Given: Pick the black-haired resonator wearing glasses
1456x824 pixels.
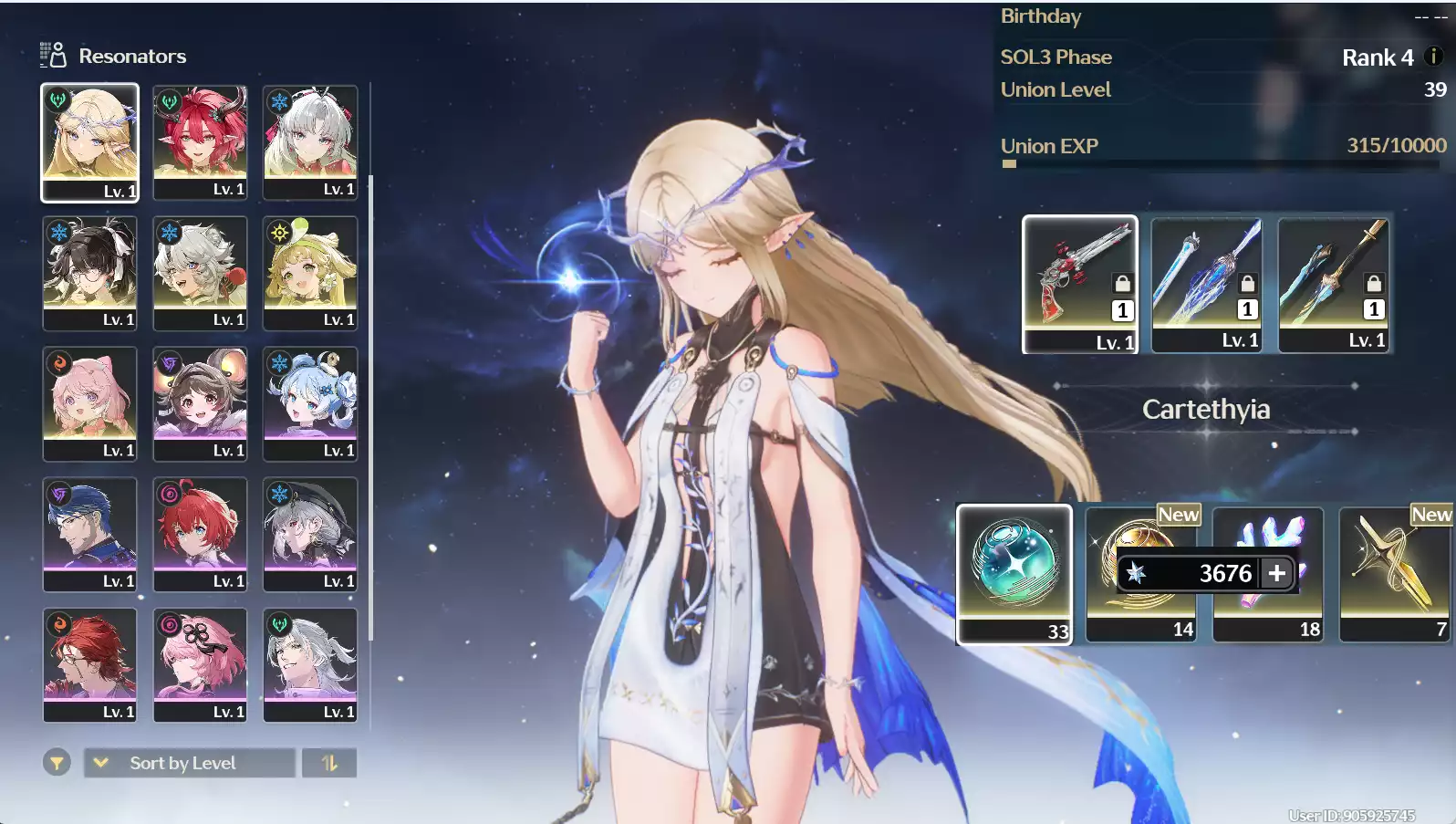Looking at the screenshot, I should click(89, 272).
